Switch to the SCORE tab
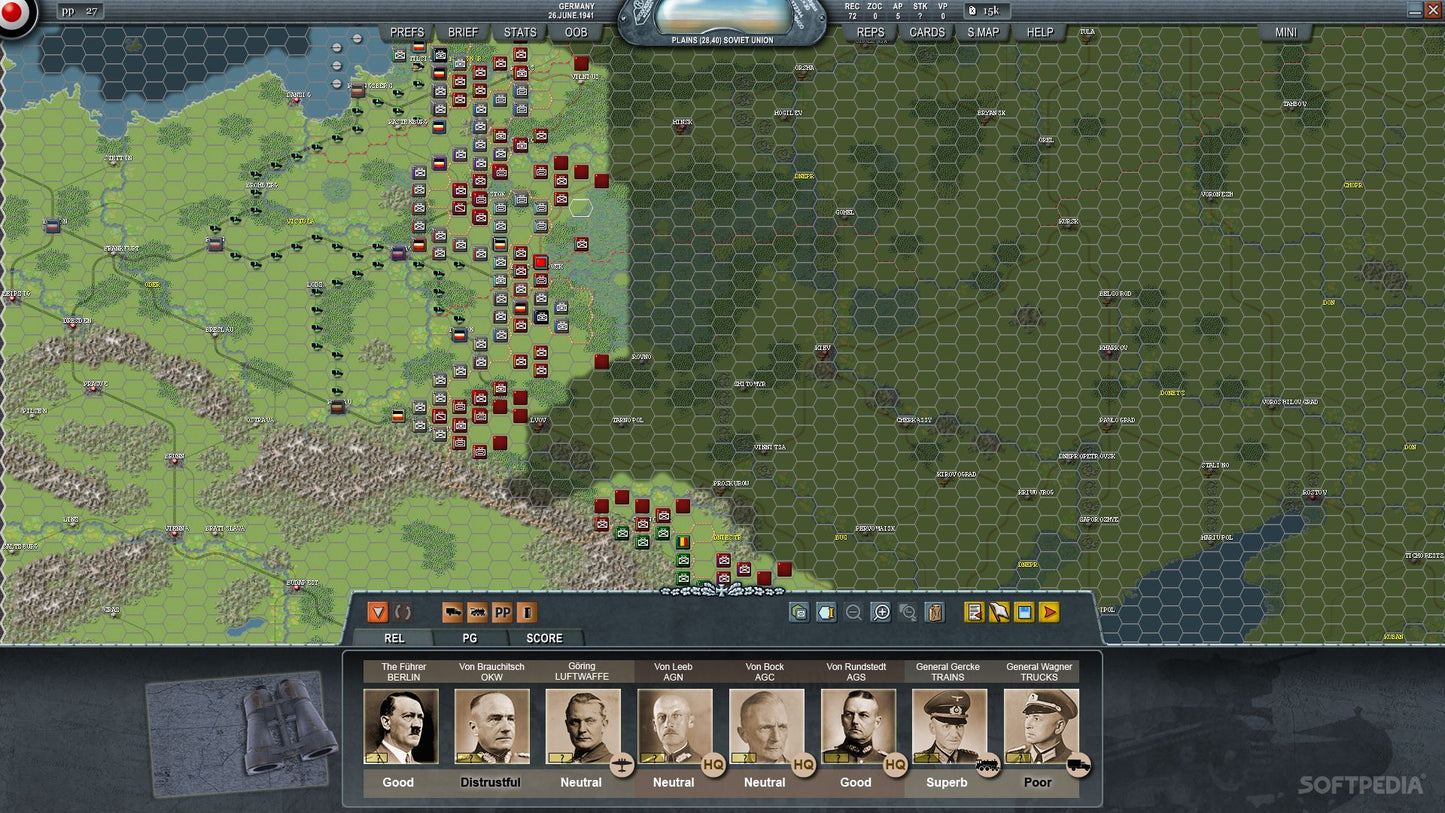1445x813 pixels. pos(543,638)
